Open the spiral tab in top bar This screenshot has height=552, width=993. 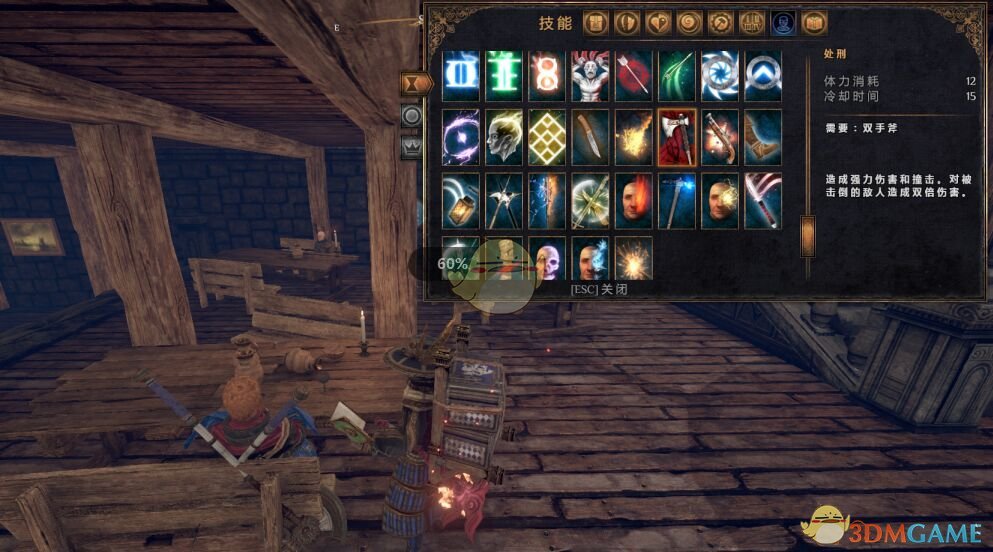point(689,23)
